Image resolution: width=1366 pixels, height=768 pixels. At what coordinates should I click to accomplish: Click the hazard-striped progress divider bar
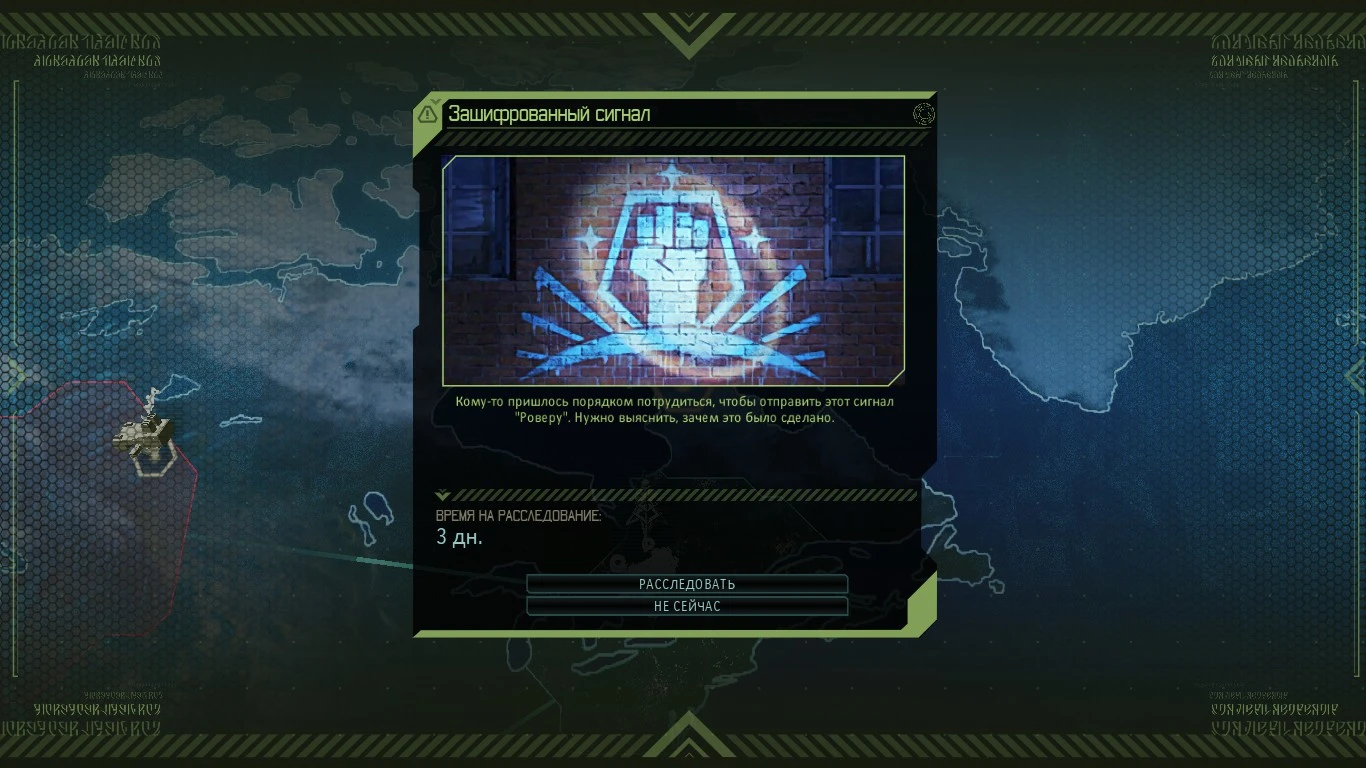tap(683, 493)
